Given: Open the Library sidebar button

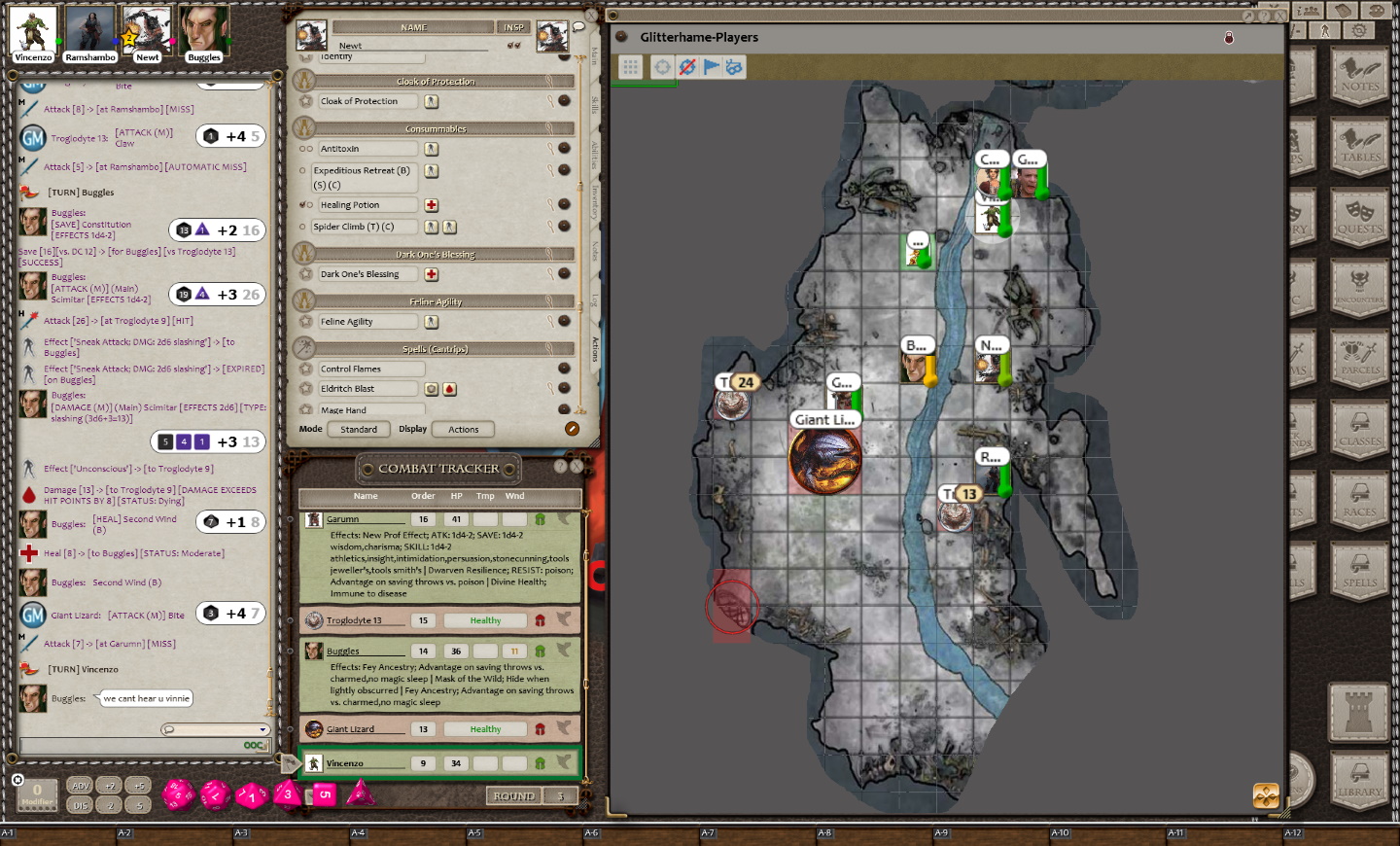Looking at the screenshot, I should click(1359, 779).
